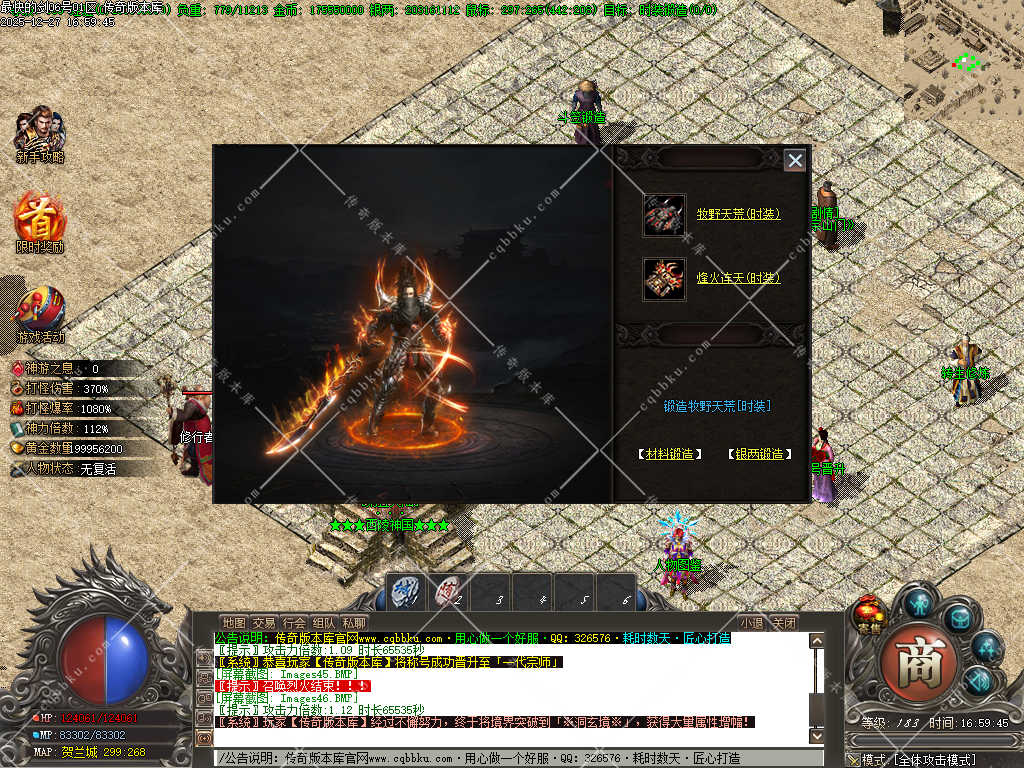Open the 私聊 private chat button

pyautogui.click(x=354, y=623)
